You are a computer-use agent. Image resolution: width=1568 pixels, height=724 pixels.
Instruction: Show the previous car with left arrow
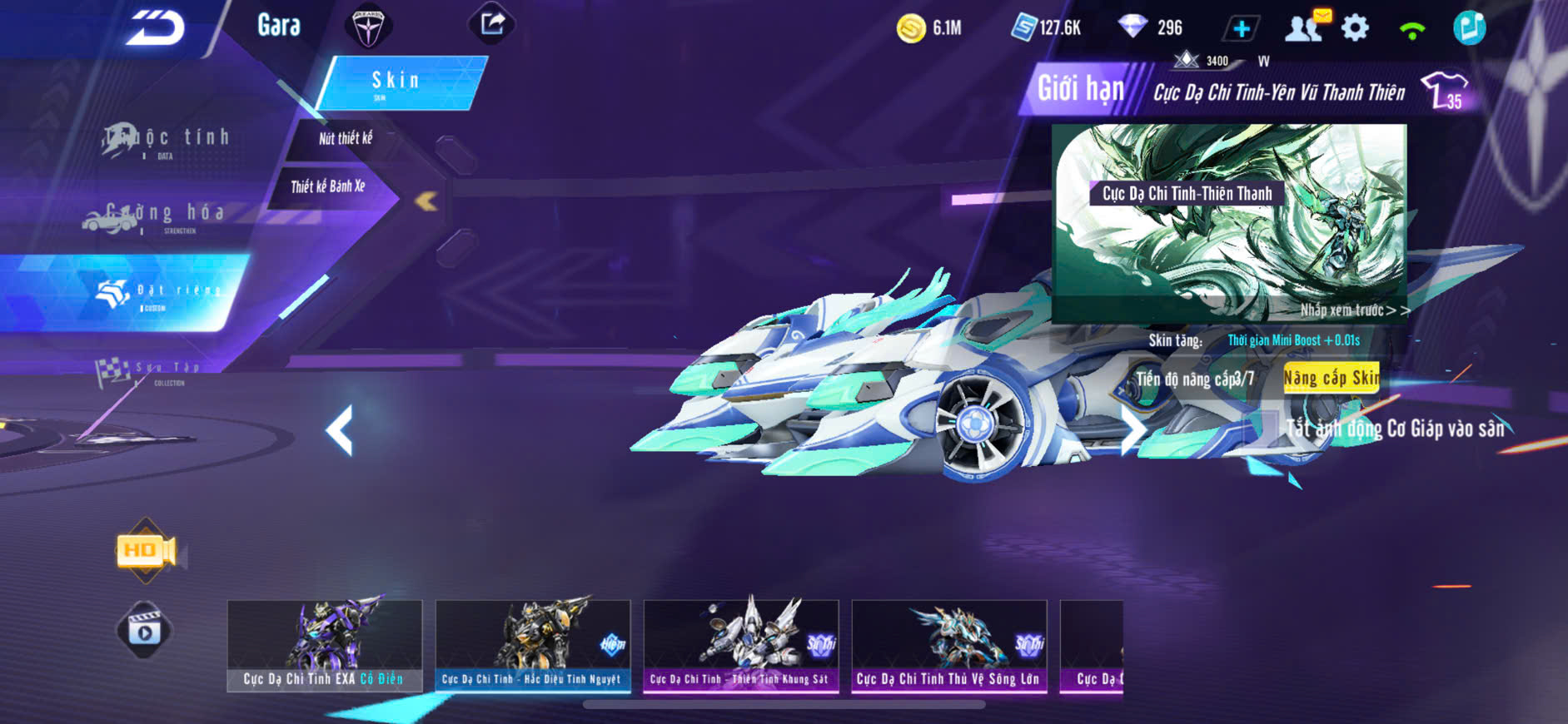(340, 430)
